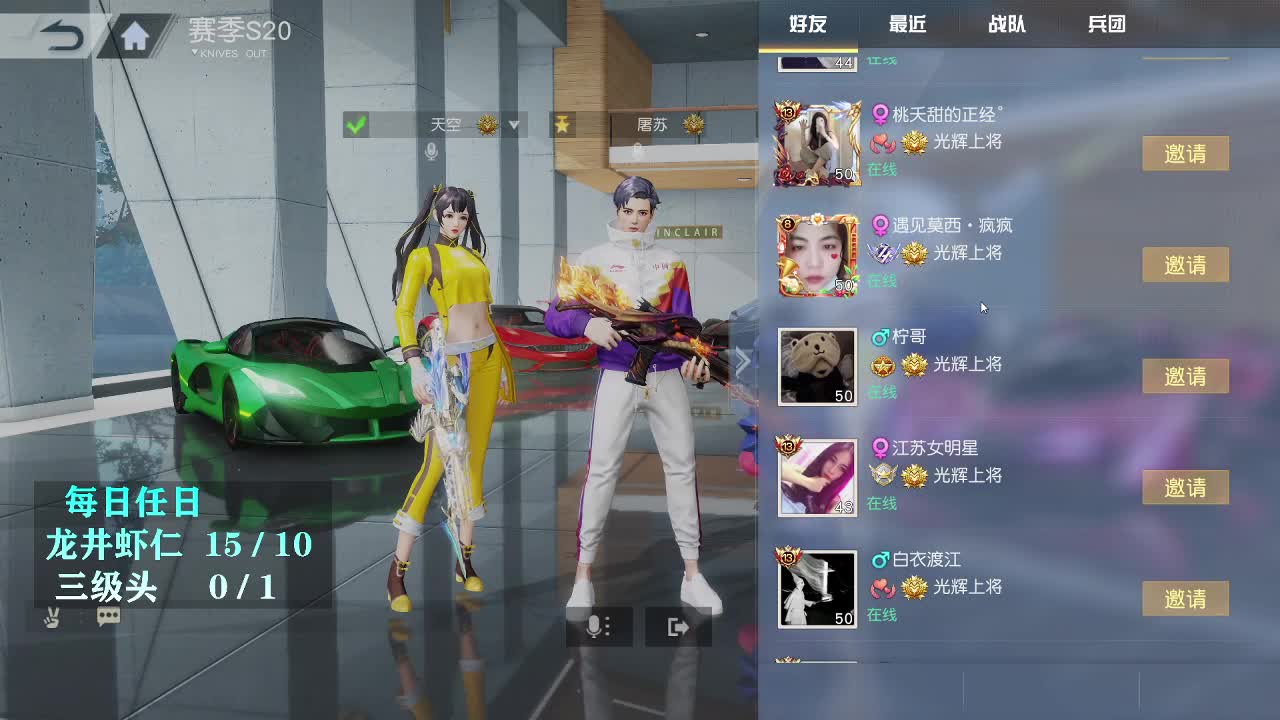Click the female gender icon beside 江苏女明星

tap(880, 447)
